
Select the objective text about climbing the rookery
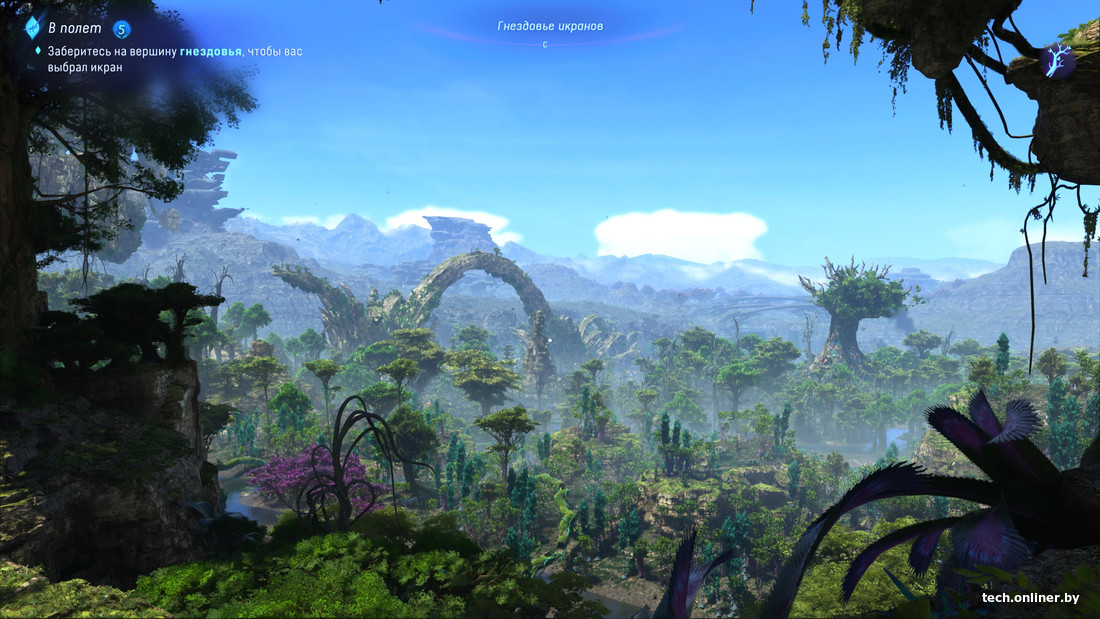[x=174, y=59]
